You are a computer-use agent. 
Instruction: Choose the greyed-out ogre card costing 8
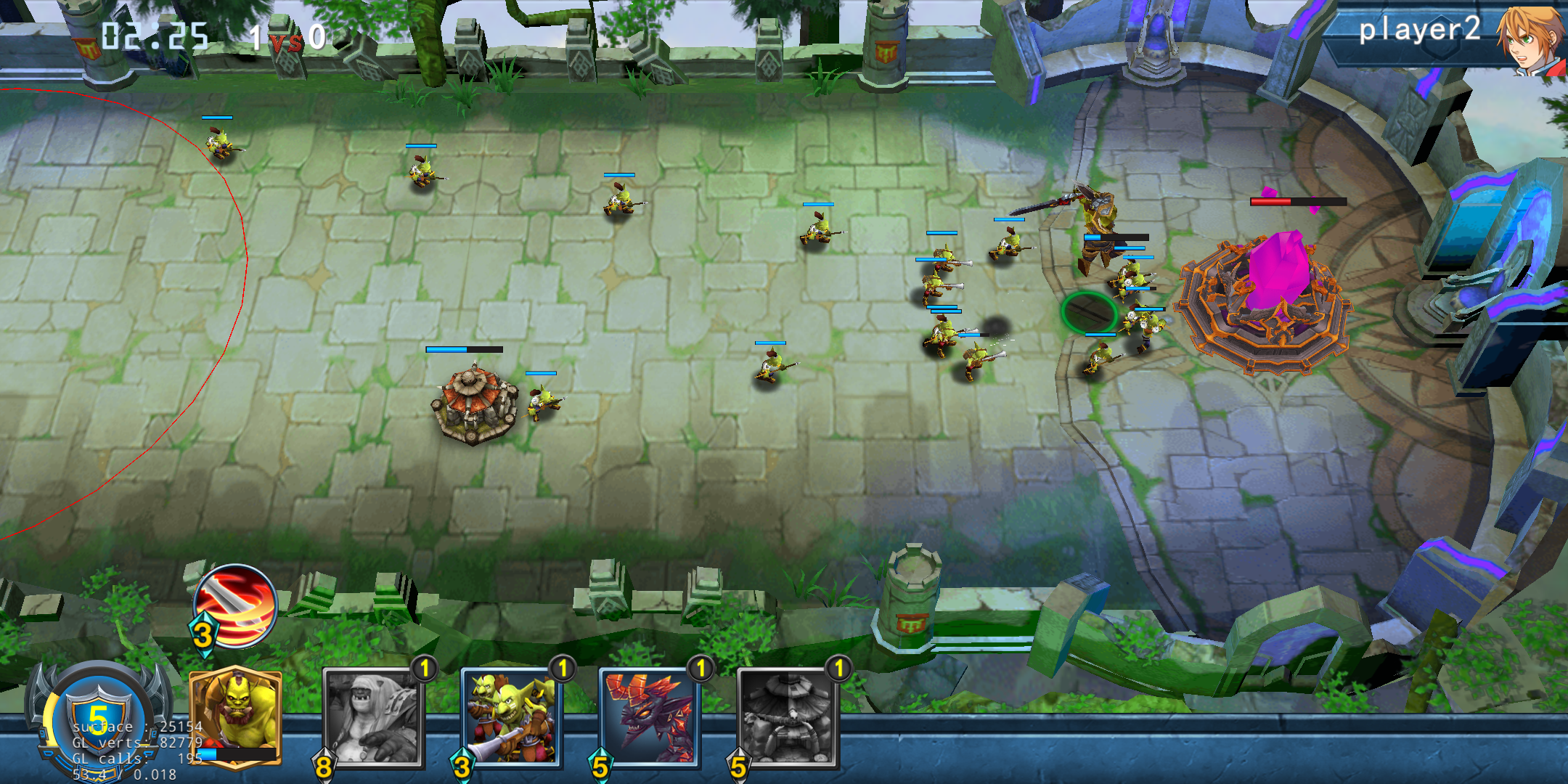coord(373,717)
